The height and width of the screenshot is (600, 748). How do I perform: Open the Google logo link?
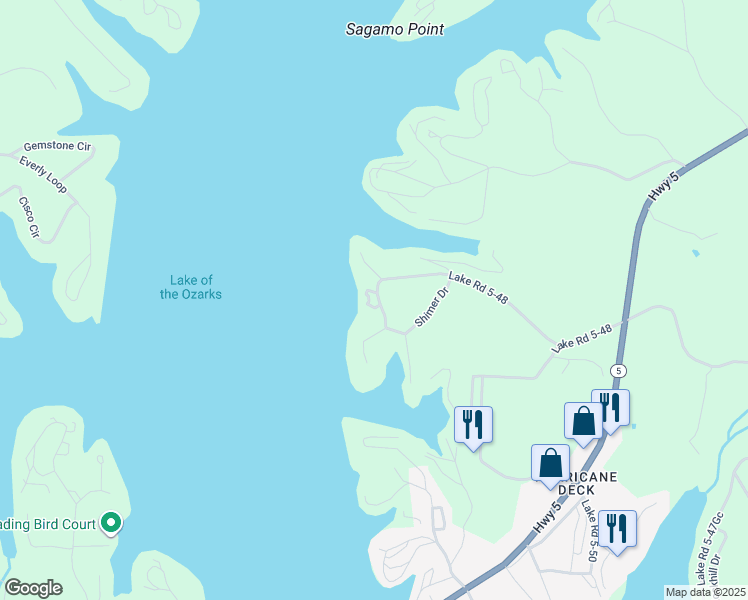33,588
